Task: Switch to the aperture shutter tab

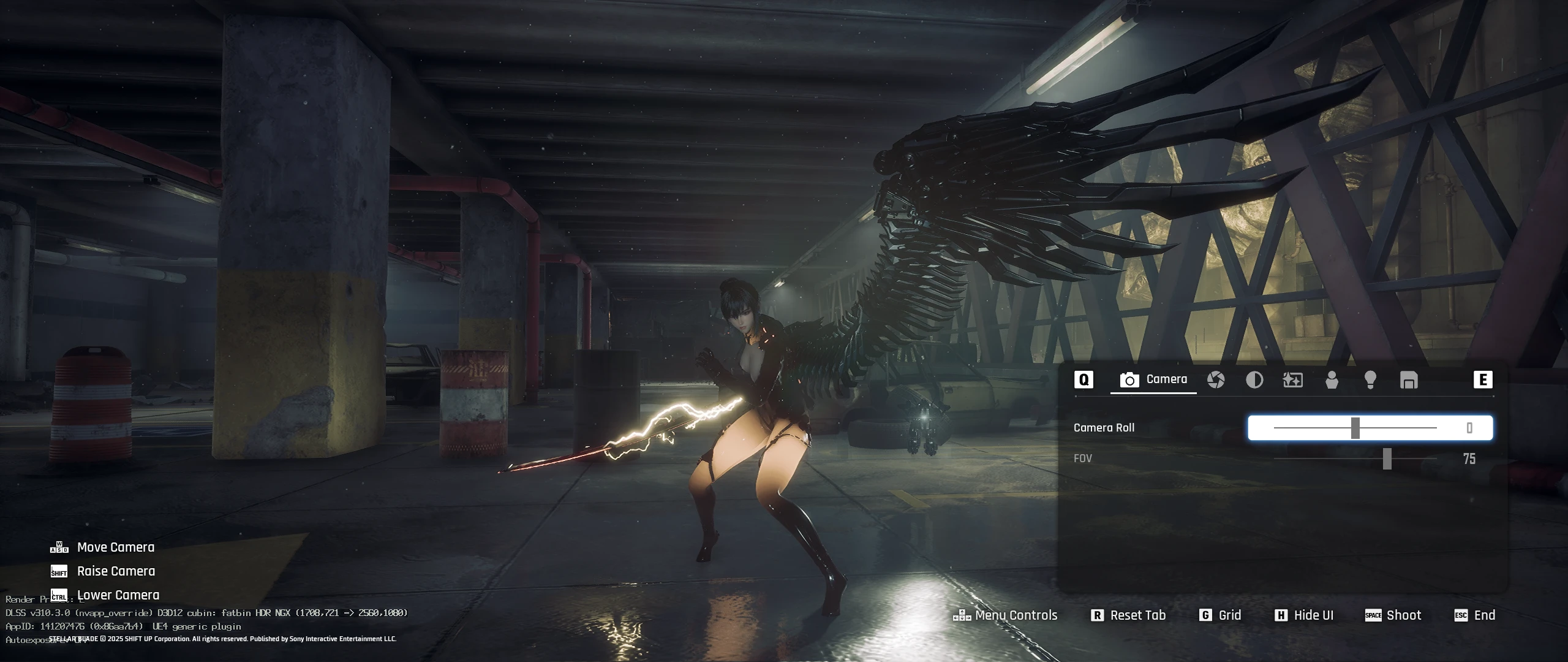Action: point(1216,380)
